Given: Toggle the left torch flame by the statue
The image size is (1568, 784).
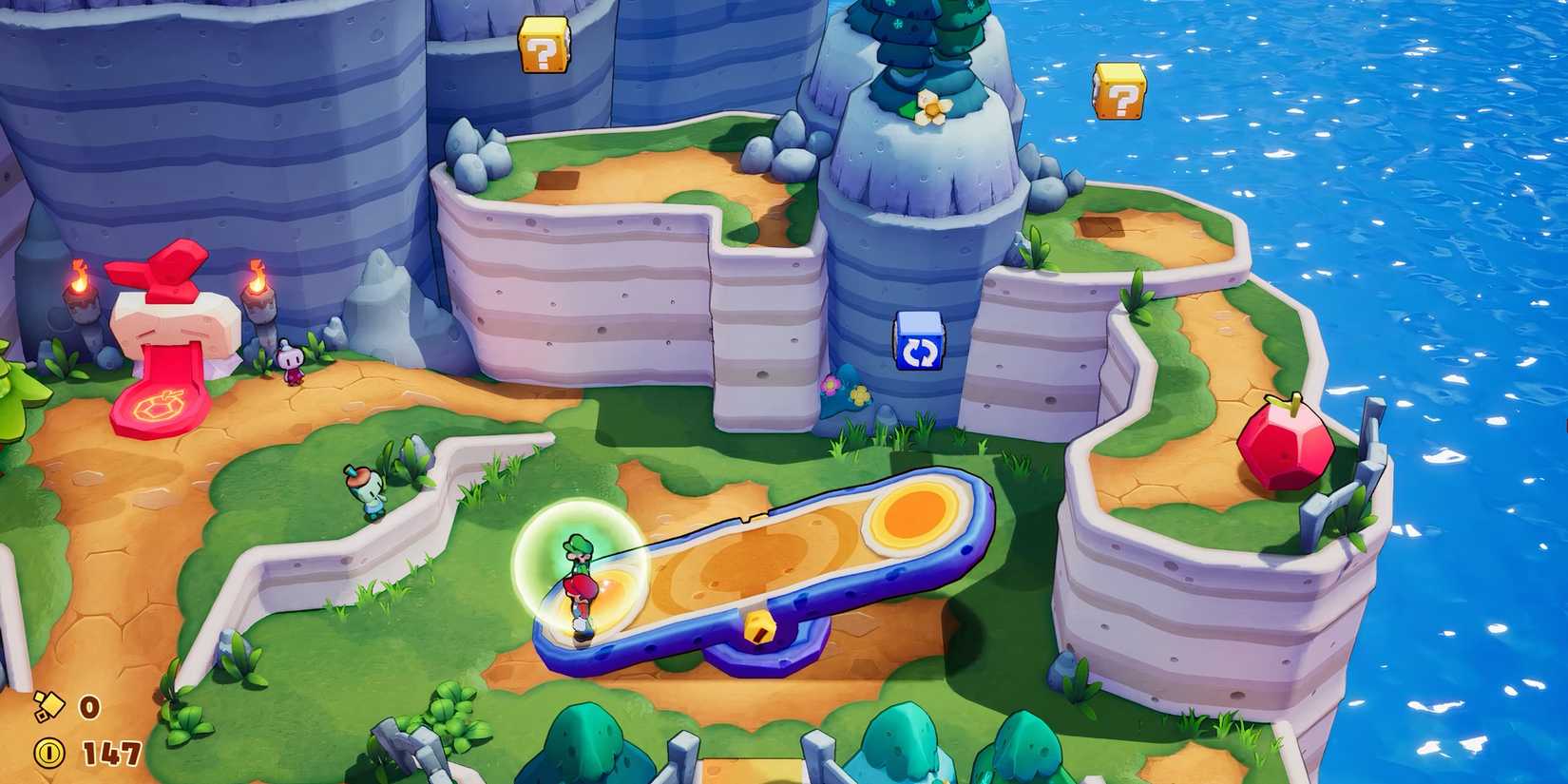Looking at the screenshot, I should pyautogui.click(x=81, y=280).
